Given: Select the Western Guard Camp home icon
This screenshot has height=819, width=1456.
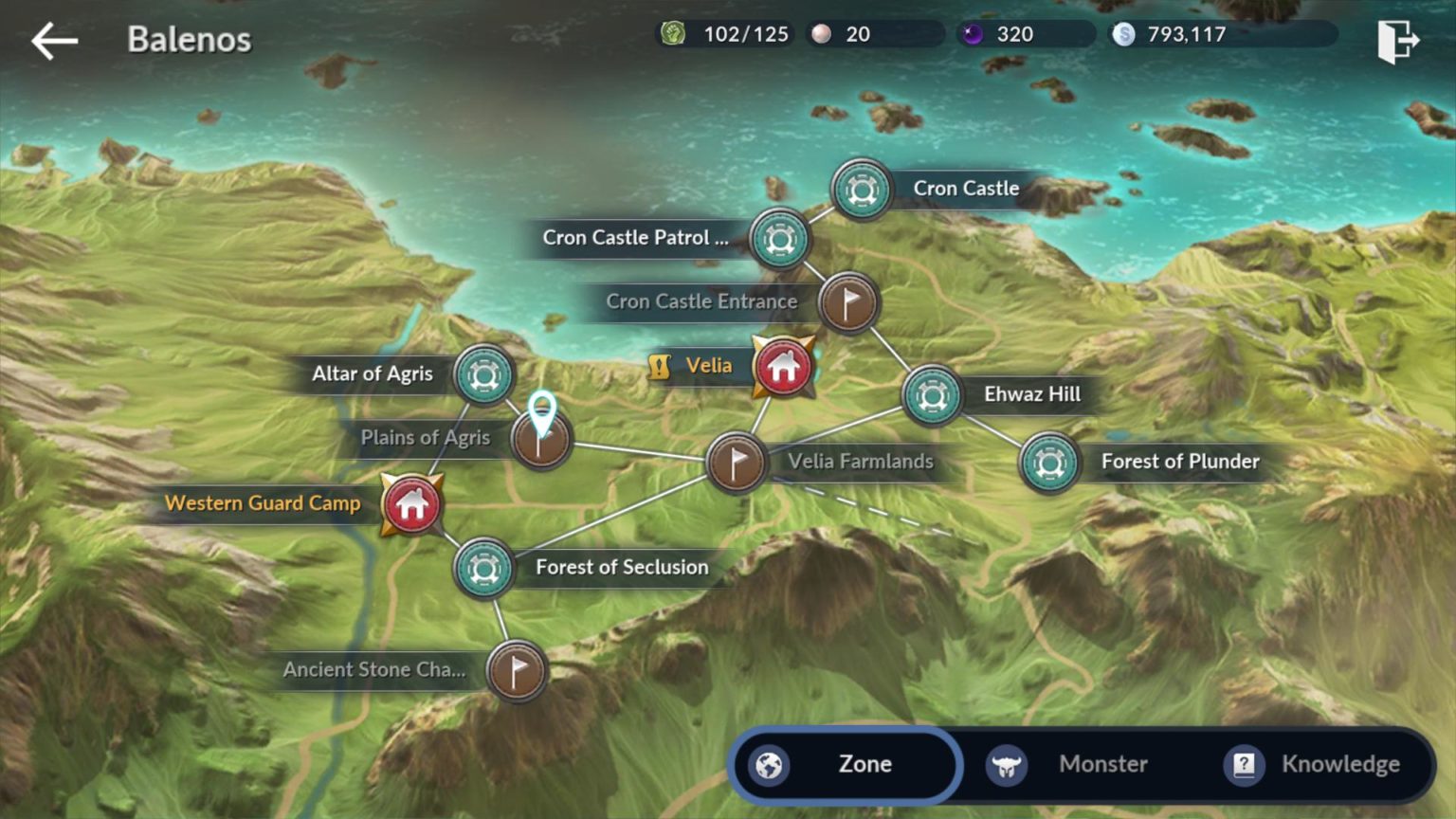Looking at the screenshot, I should click(409, 505).
